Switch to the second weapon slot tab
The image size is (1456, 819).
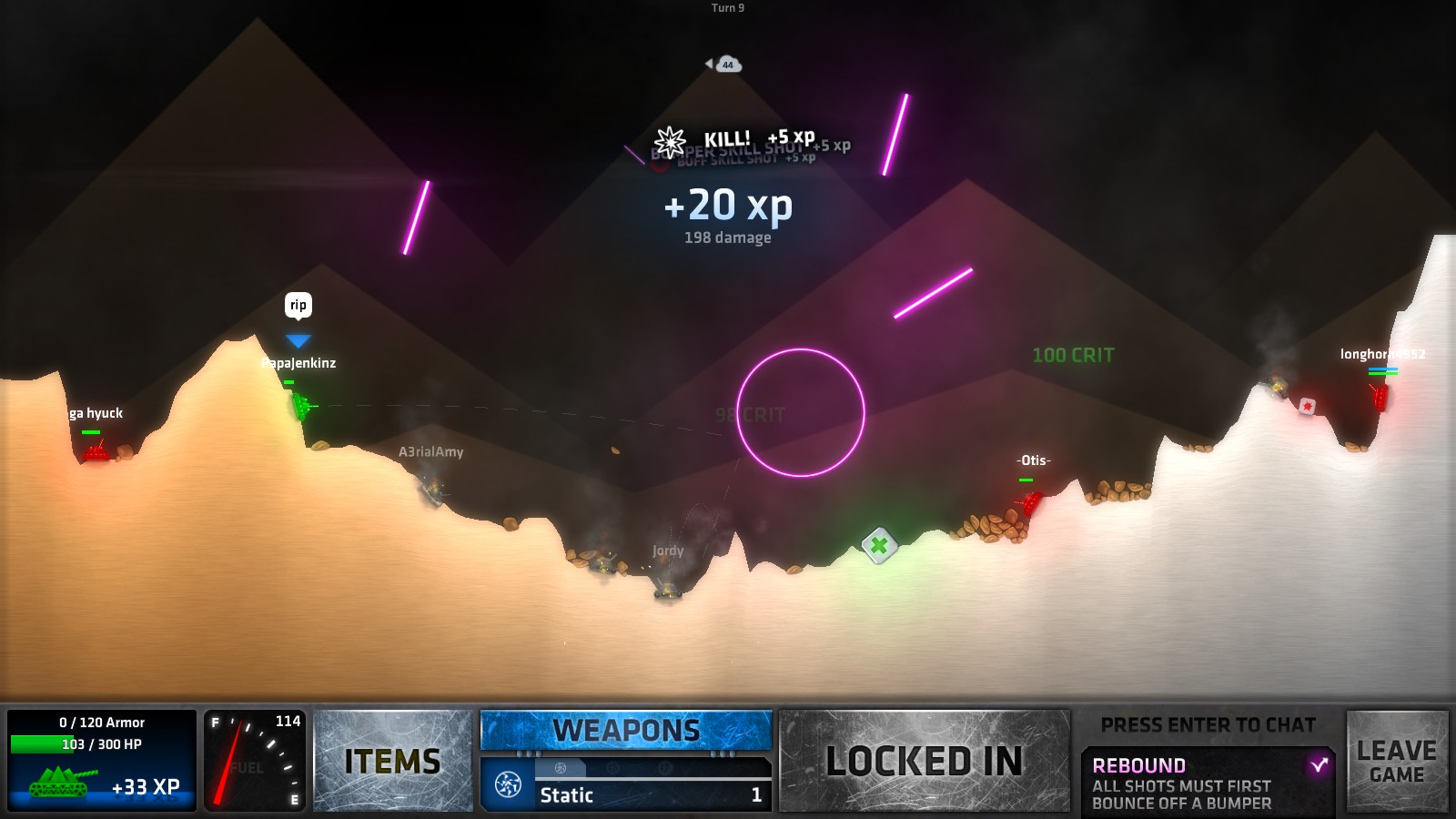tap(612, 767)
